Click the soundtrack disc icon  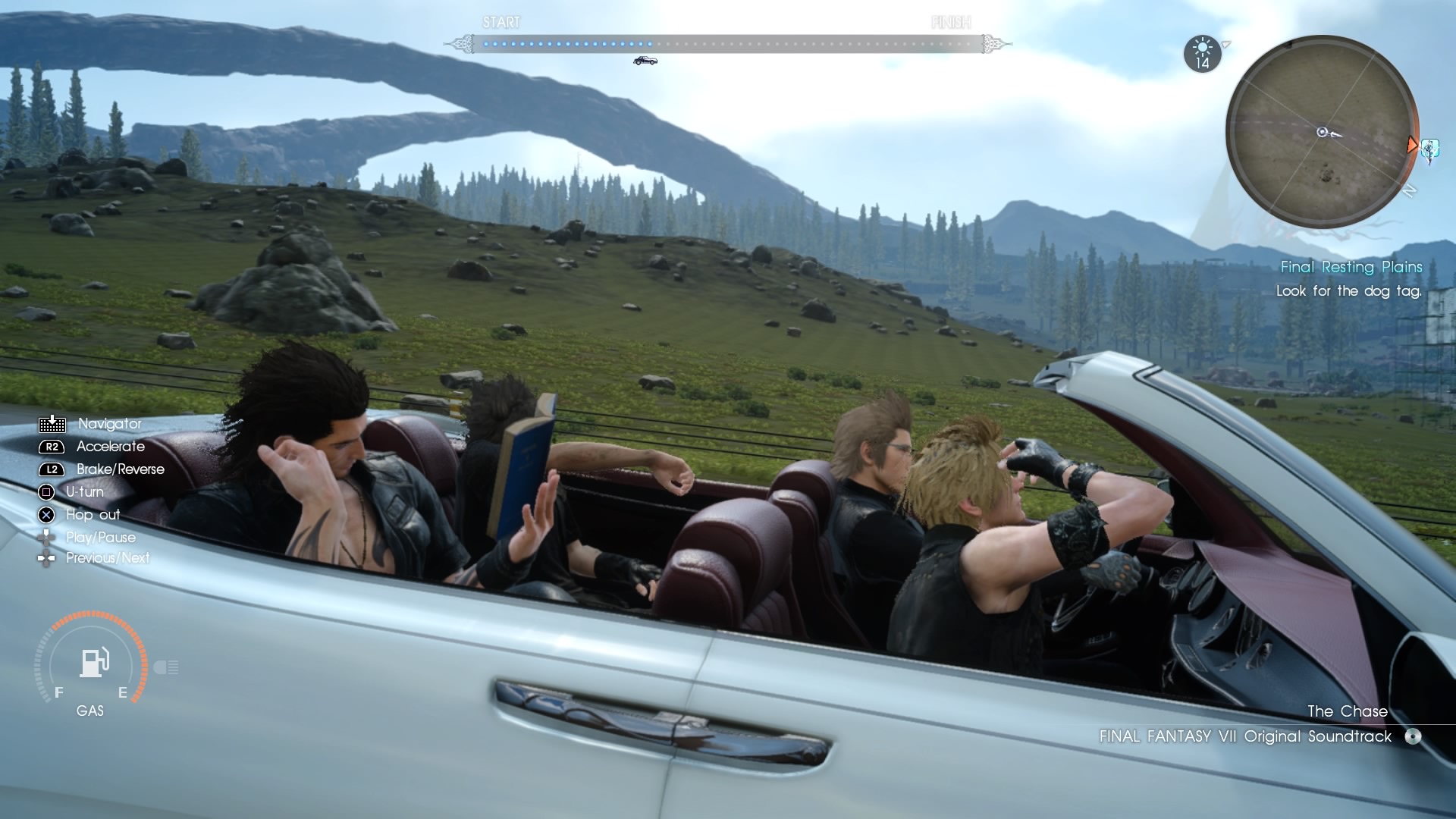click(x=1412, y=736)
